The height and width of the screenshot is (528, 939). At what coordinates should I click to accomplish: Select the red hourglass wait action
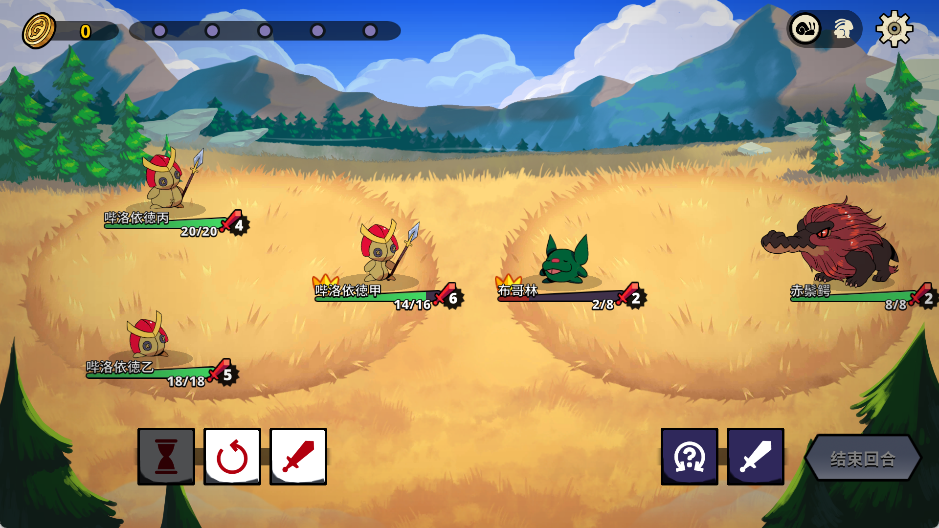click(x=166, y=457)
